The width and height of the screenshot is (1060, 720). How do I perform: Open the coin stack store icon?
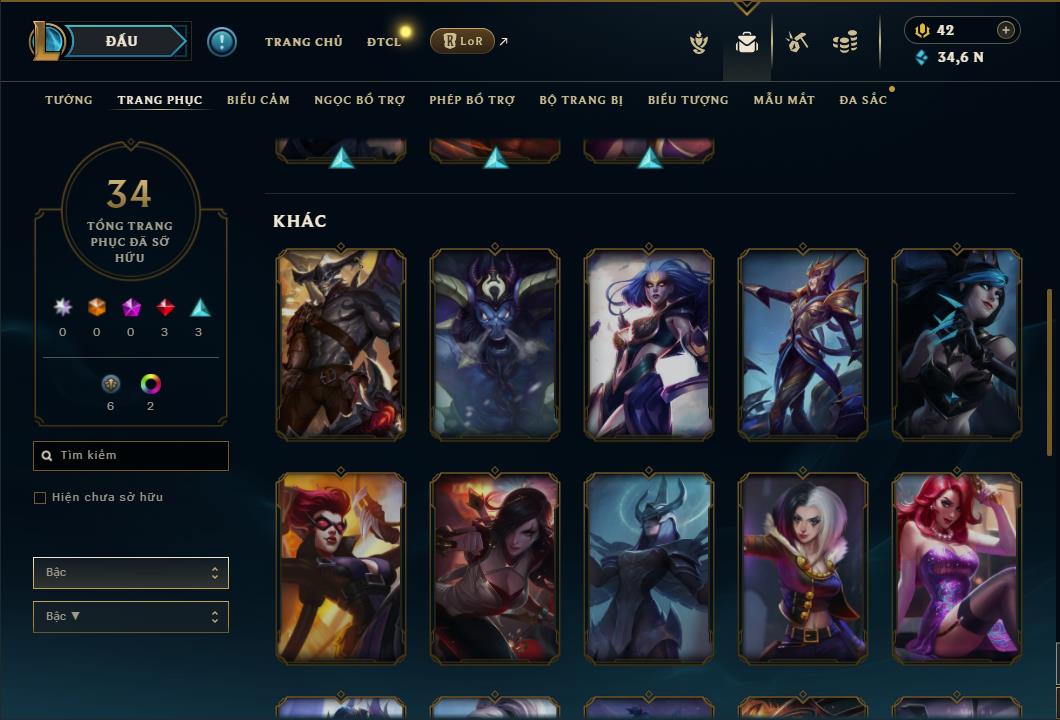click(845, 42)
